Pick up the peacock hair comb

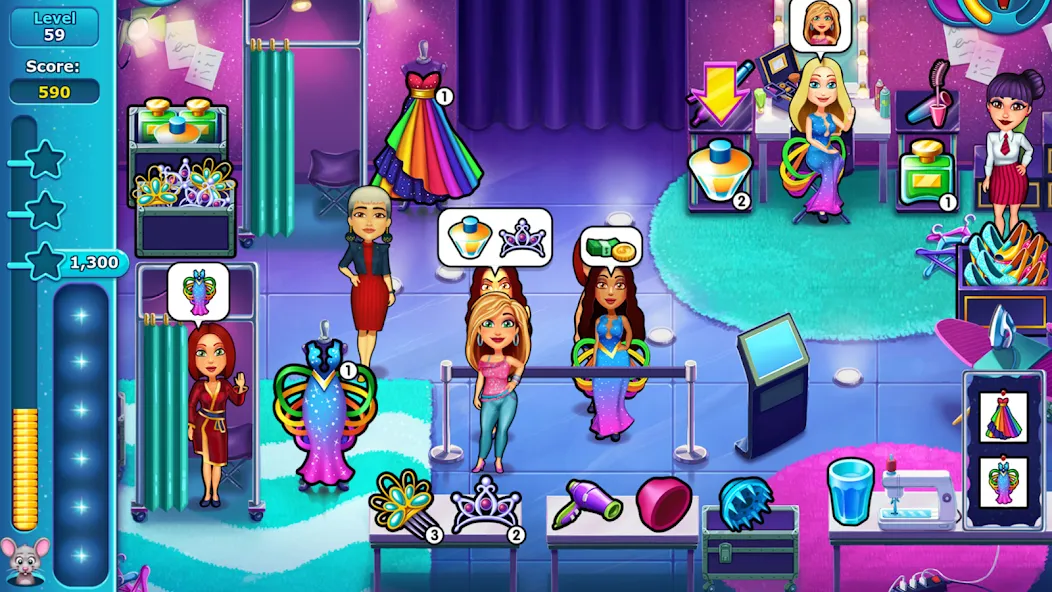pos(401,500)
